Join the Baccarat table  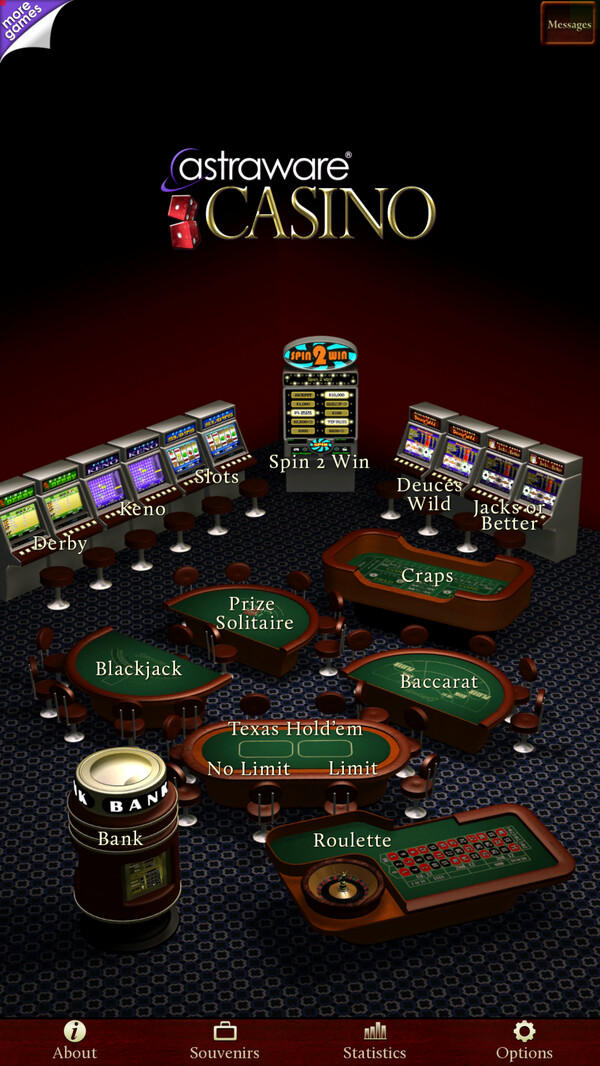click(x=439, y=682)
